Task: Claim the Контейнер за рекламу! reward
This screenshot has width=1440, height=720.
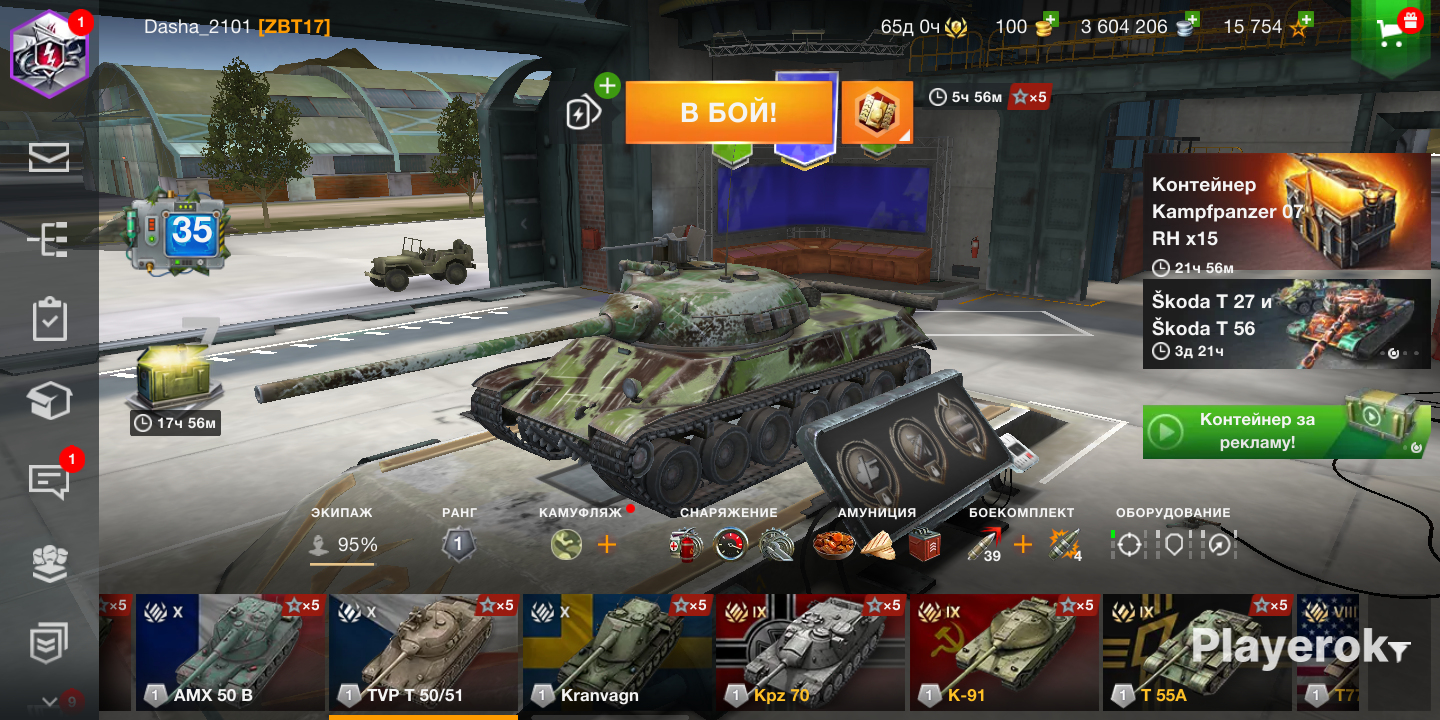Action: [1286, 431]
